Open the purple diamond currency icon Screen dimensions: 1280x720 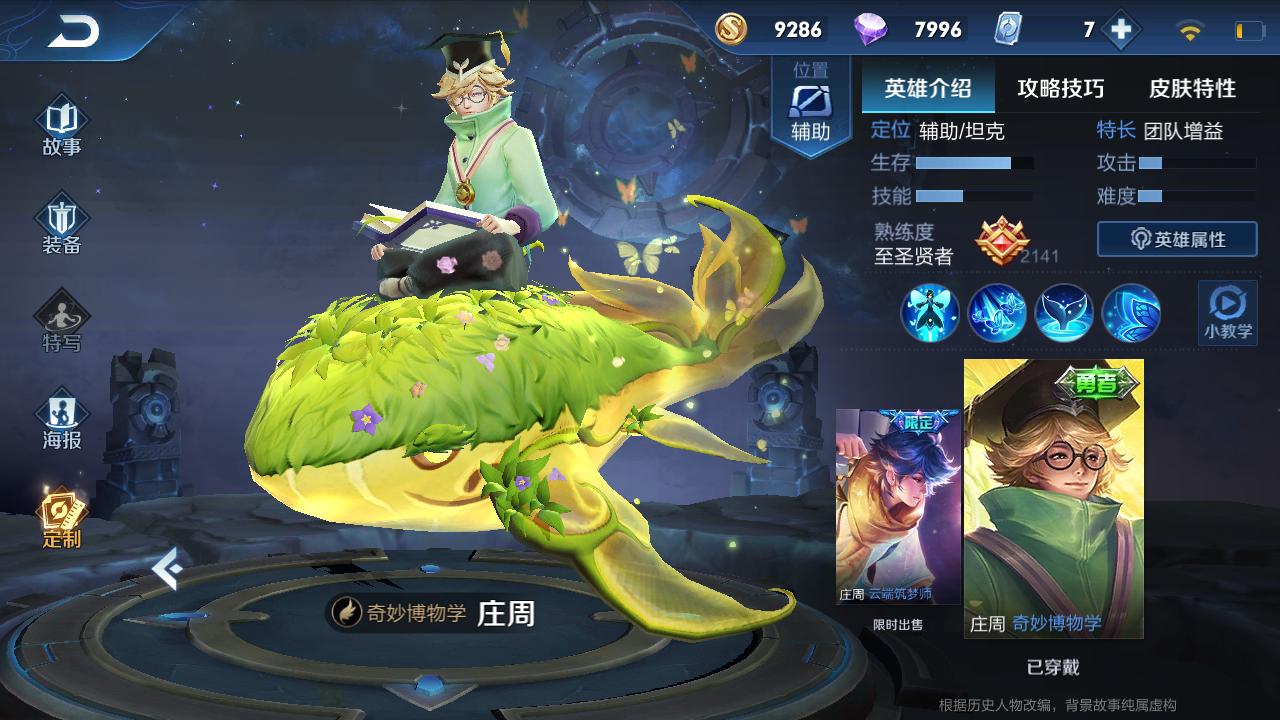(x=870, y=30)
